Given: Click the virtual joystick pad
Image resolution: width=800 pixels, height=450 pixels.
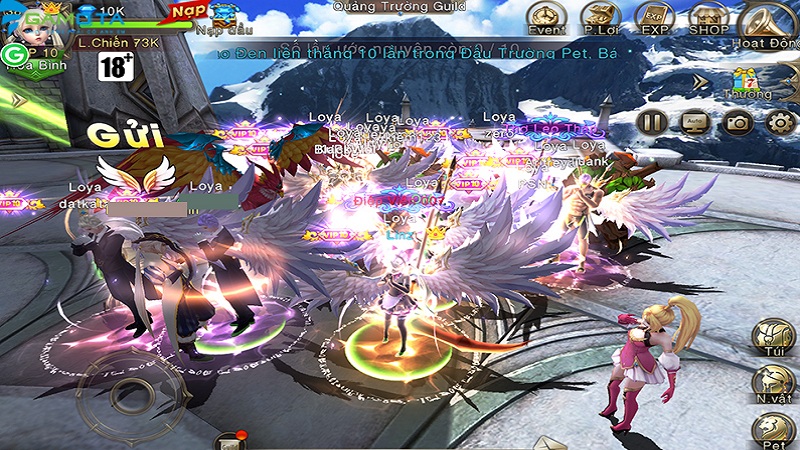Looking at the screenshot, I should (145, 392).
